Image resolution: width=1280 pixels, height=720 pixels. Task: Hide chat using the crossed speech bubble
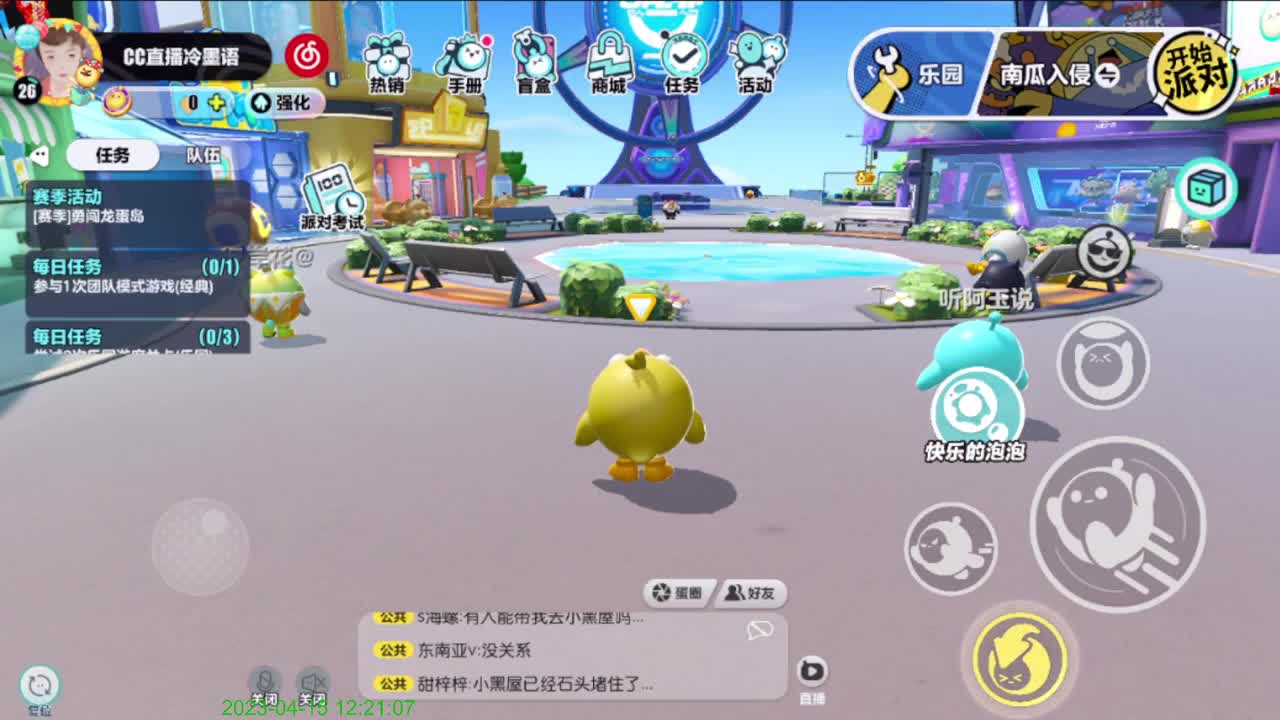tap(760, 630)
